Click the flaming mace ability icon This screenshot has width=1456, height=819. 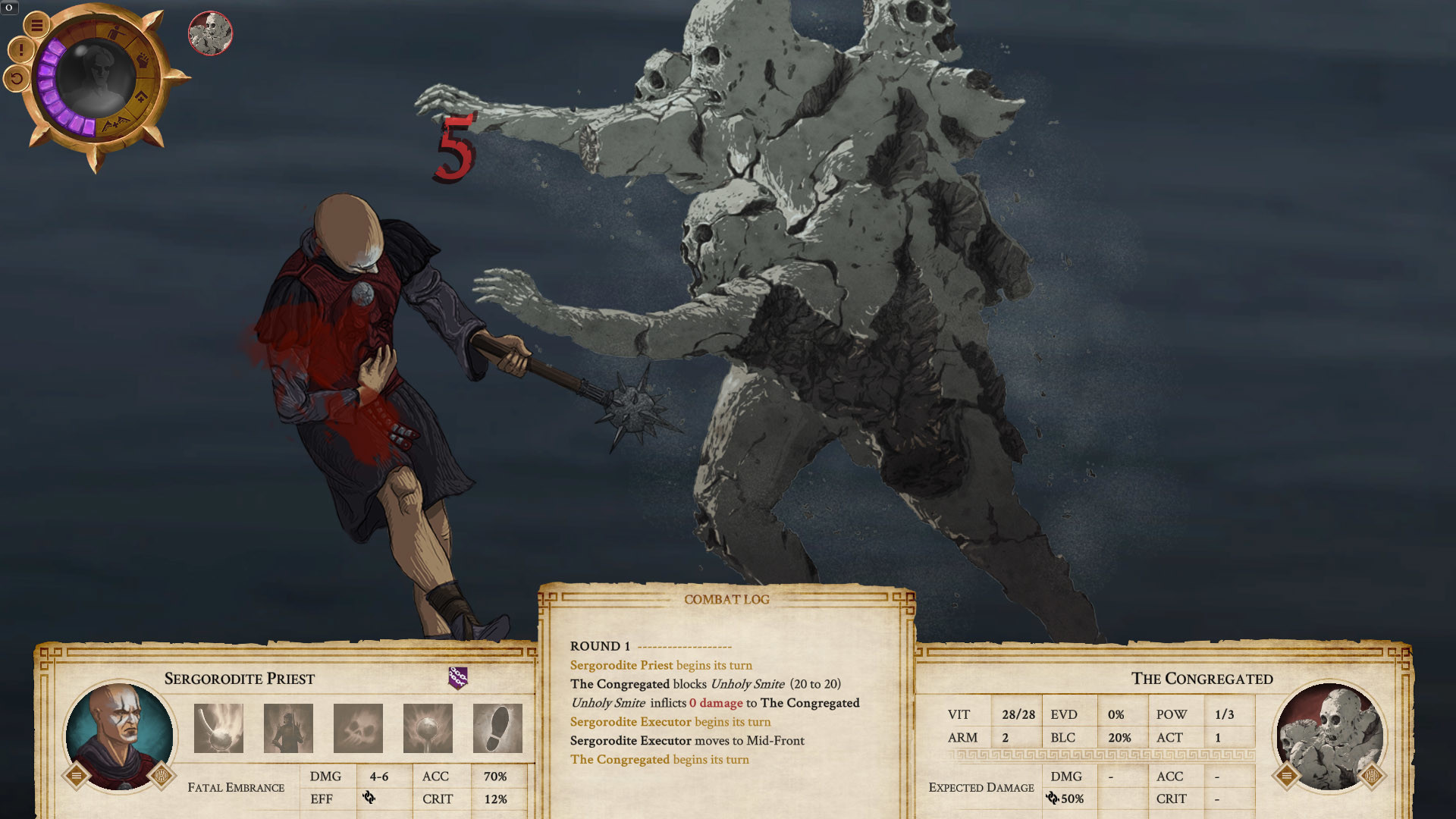[218, 728]
